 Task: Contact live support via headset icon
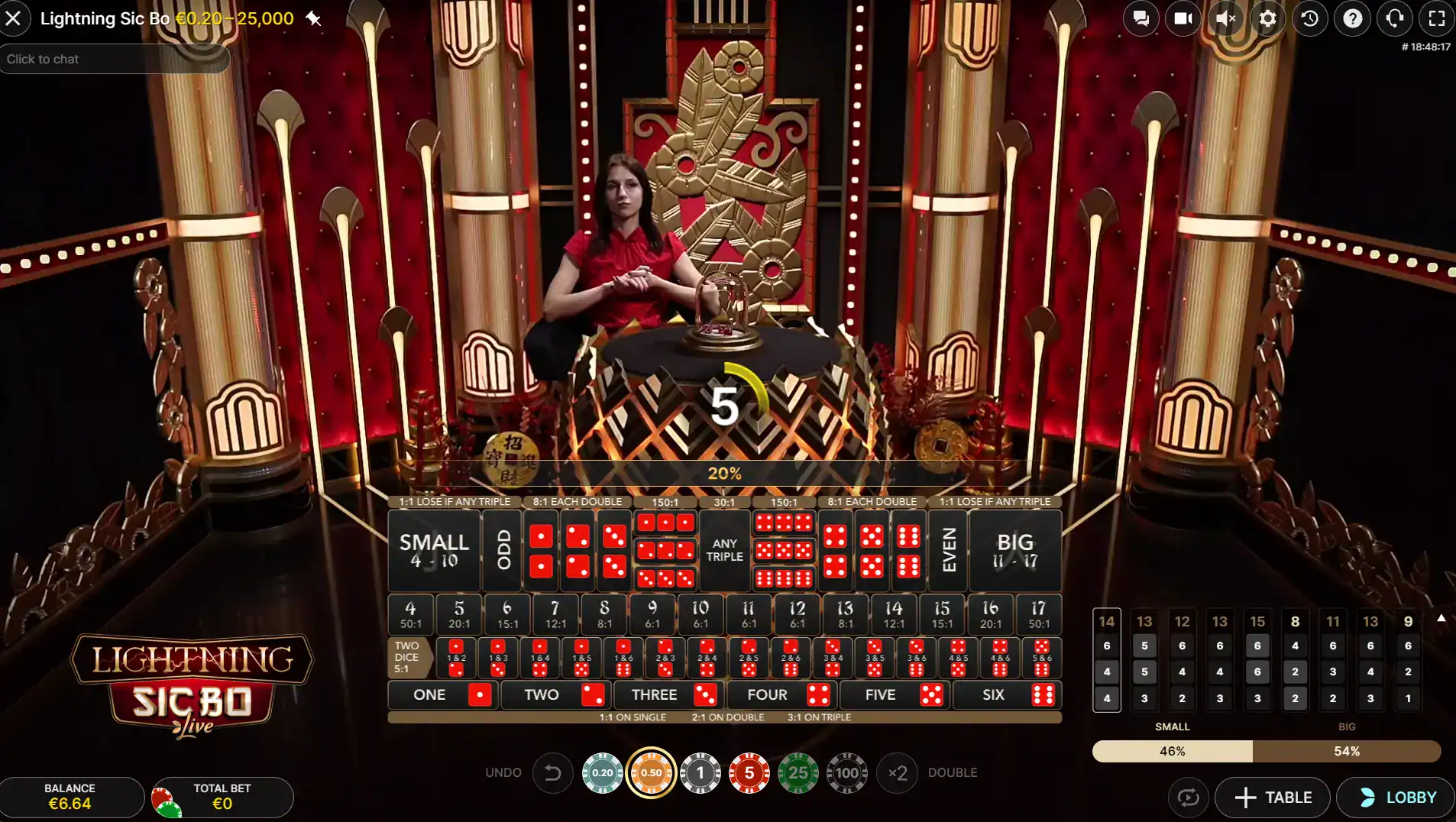tap(1396, 18)
